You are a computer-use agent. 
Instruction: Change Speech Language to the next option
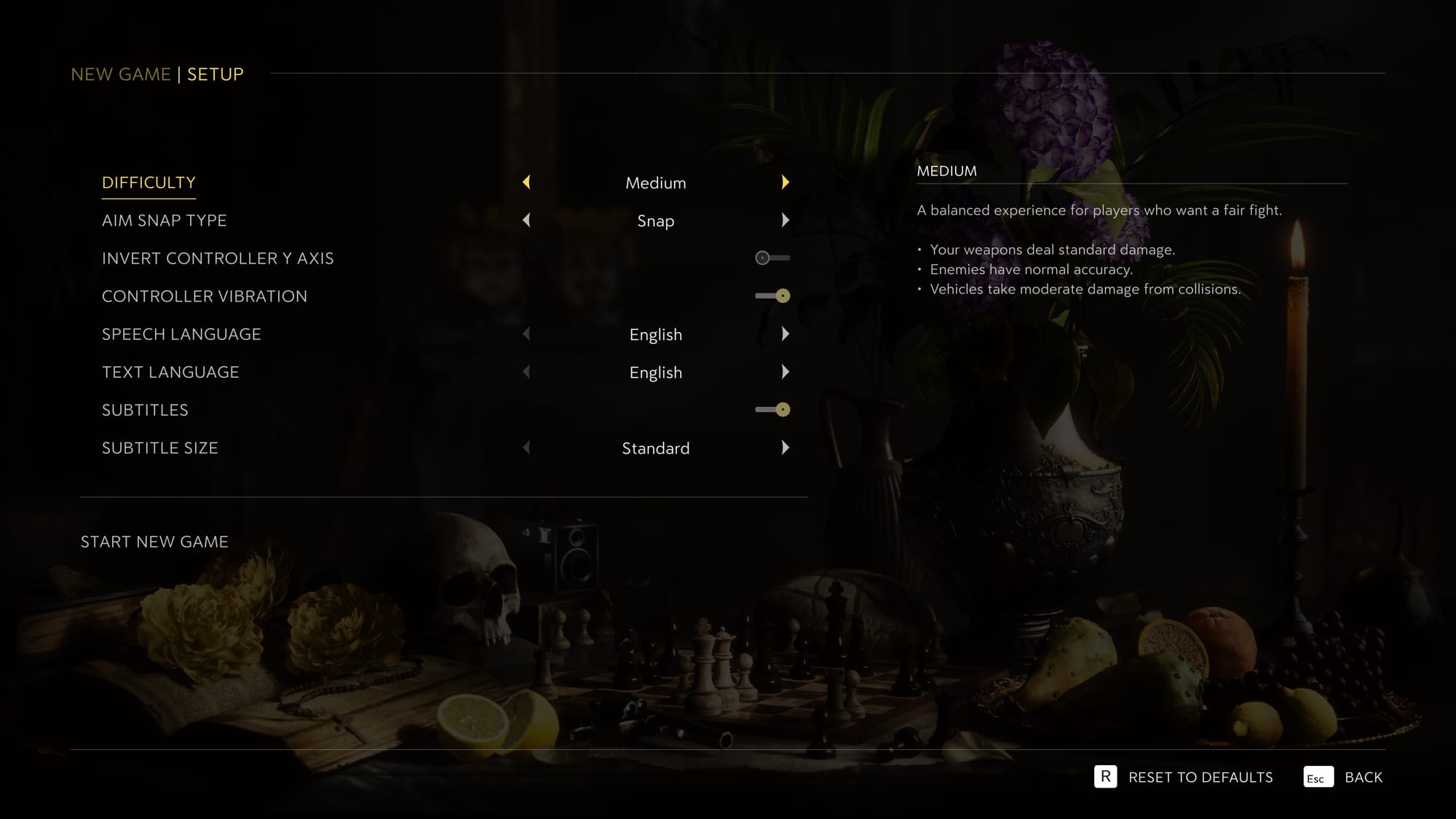[x=786, y=334]
